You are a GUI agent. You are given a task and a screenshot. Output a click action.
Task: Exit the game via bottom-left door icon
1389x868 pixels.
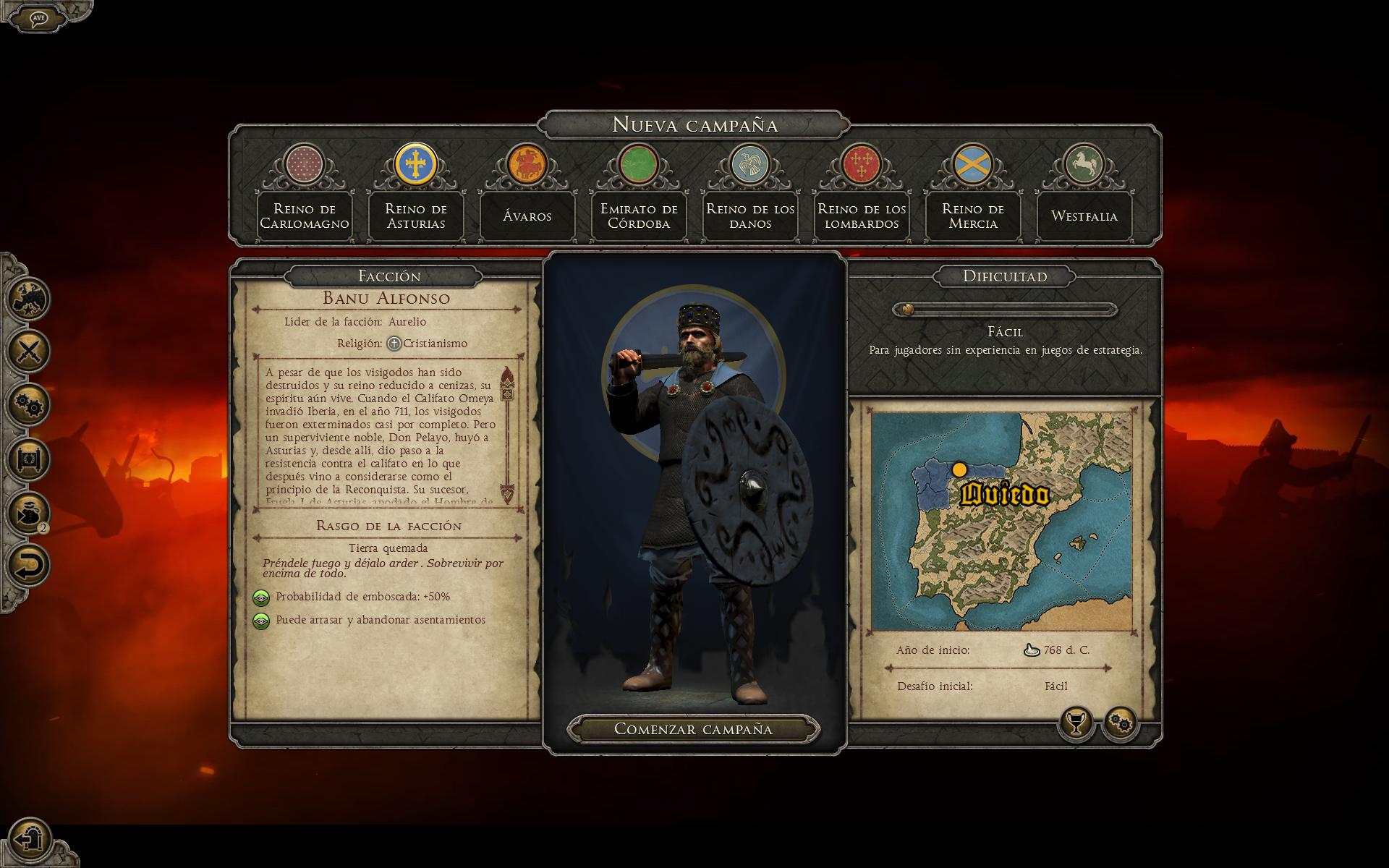(29, 840)
